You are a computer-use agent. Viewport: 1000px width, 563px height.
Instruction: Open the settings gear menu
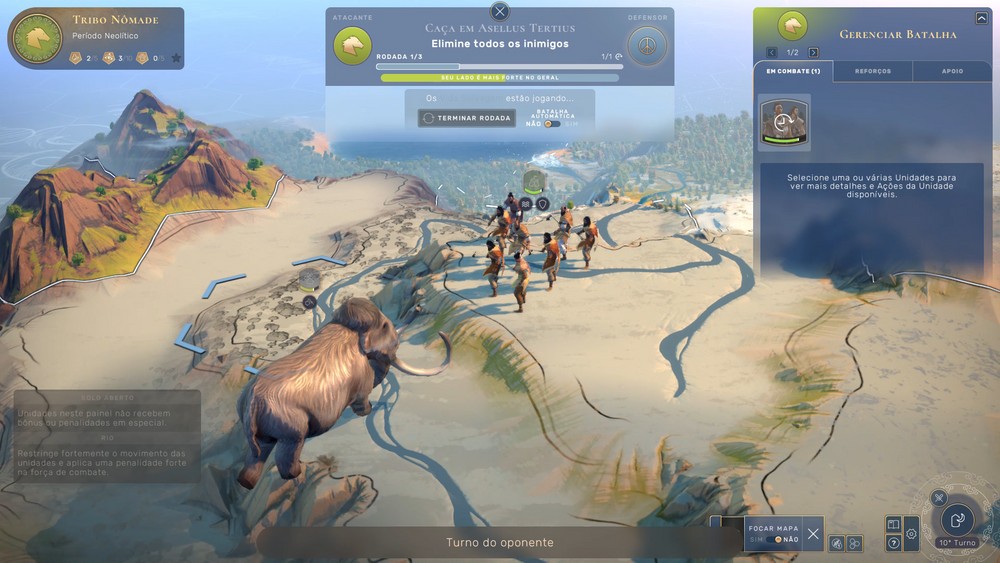click(x=911, y=534)
